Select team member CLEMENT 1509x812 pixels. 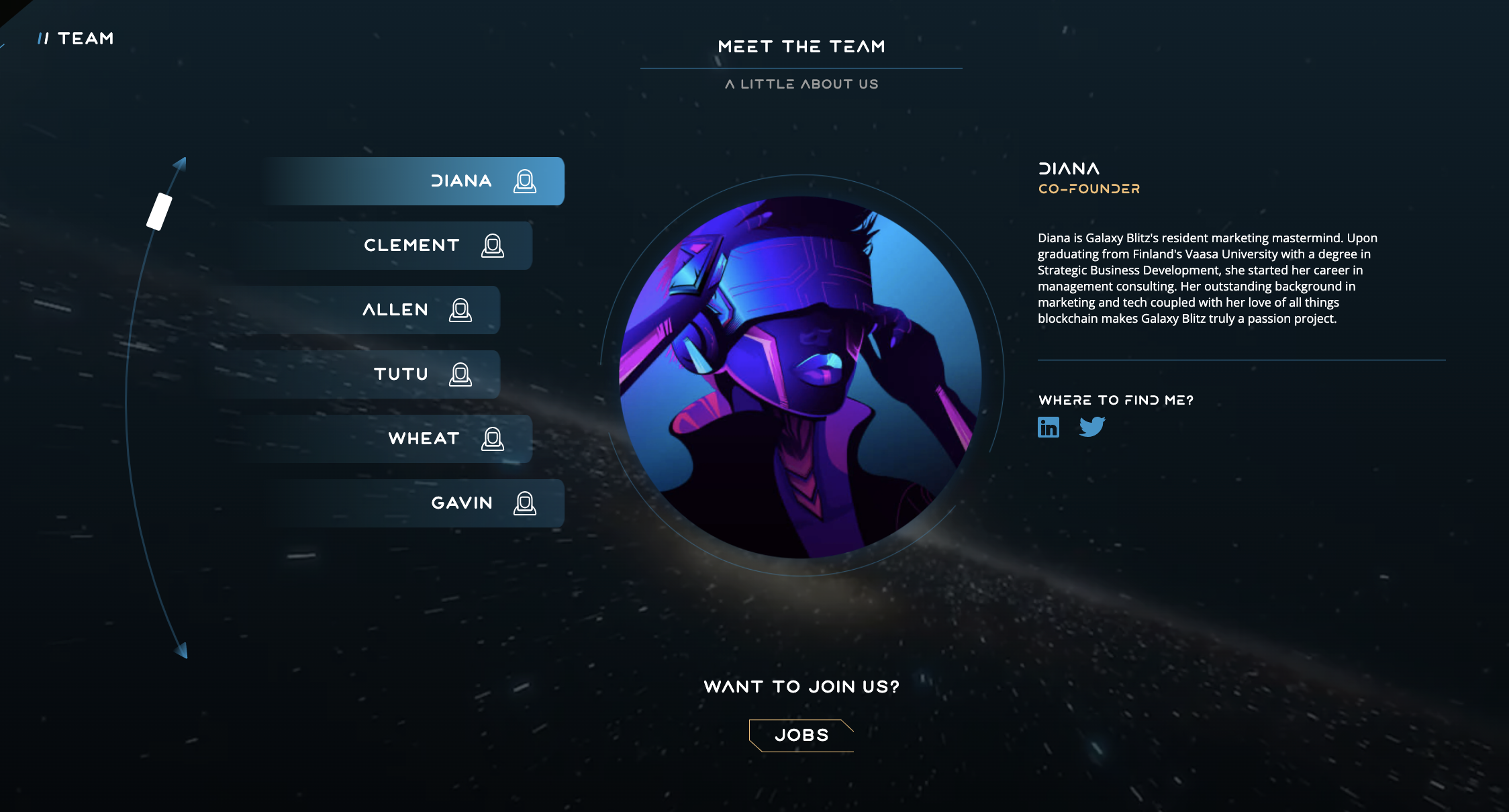(x=412, y=245)
